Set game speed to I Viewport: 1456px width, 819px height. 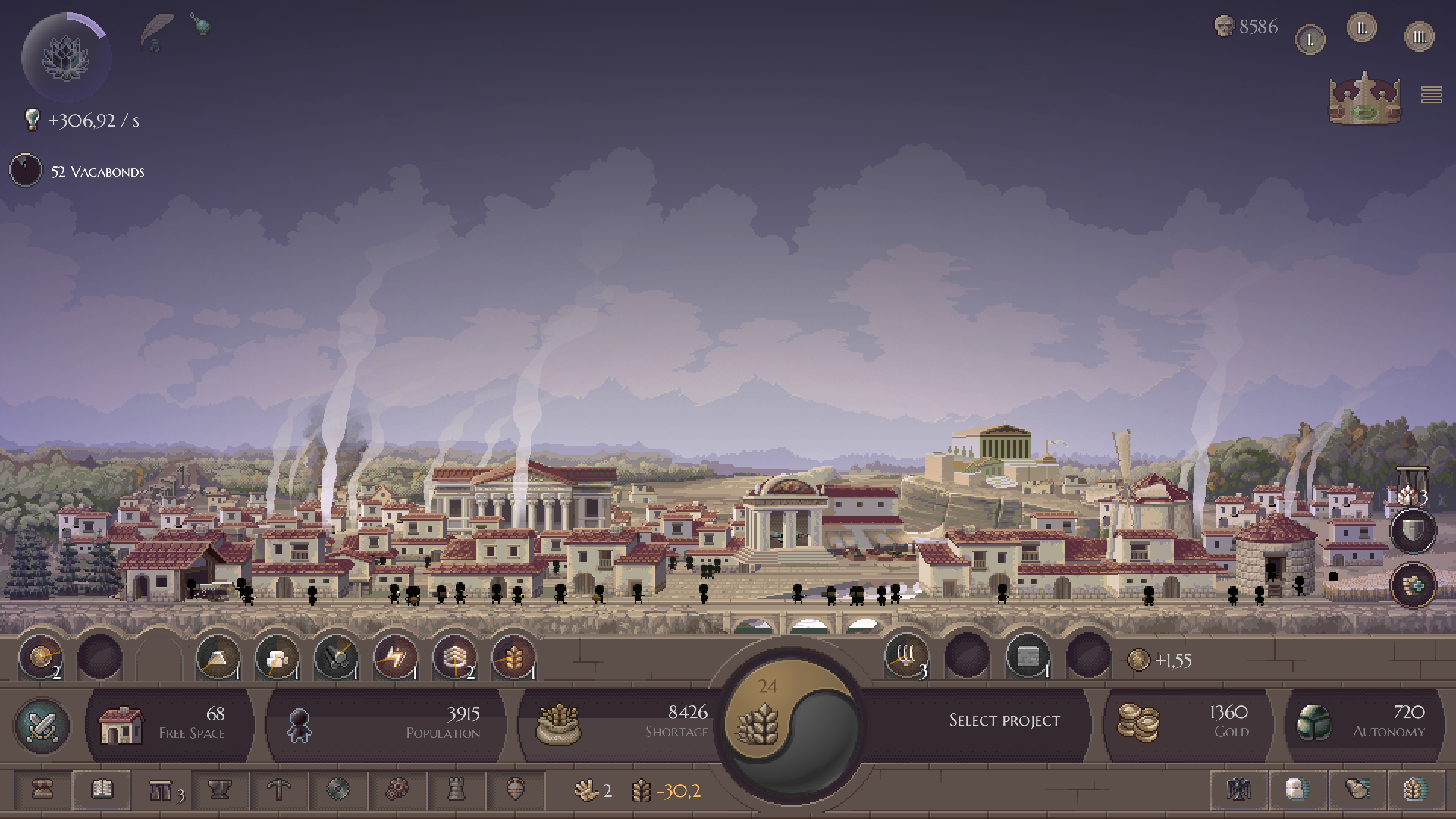(x=1310, y=39)
